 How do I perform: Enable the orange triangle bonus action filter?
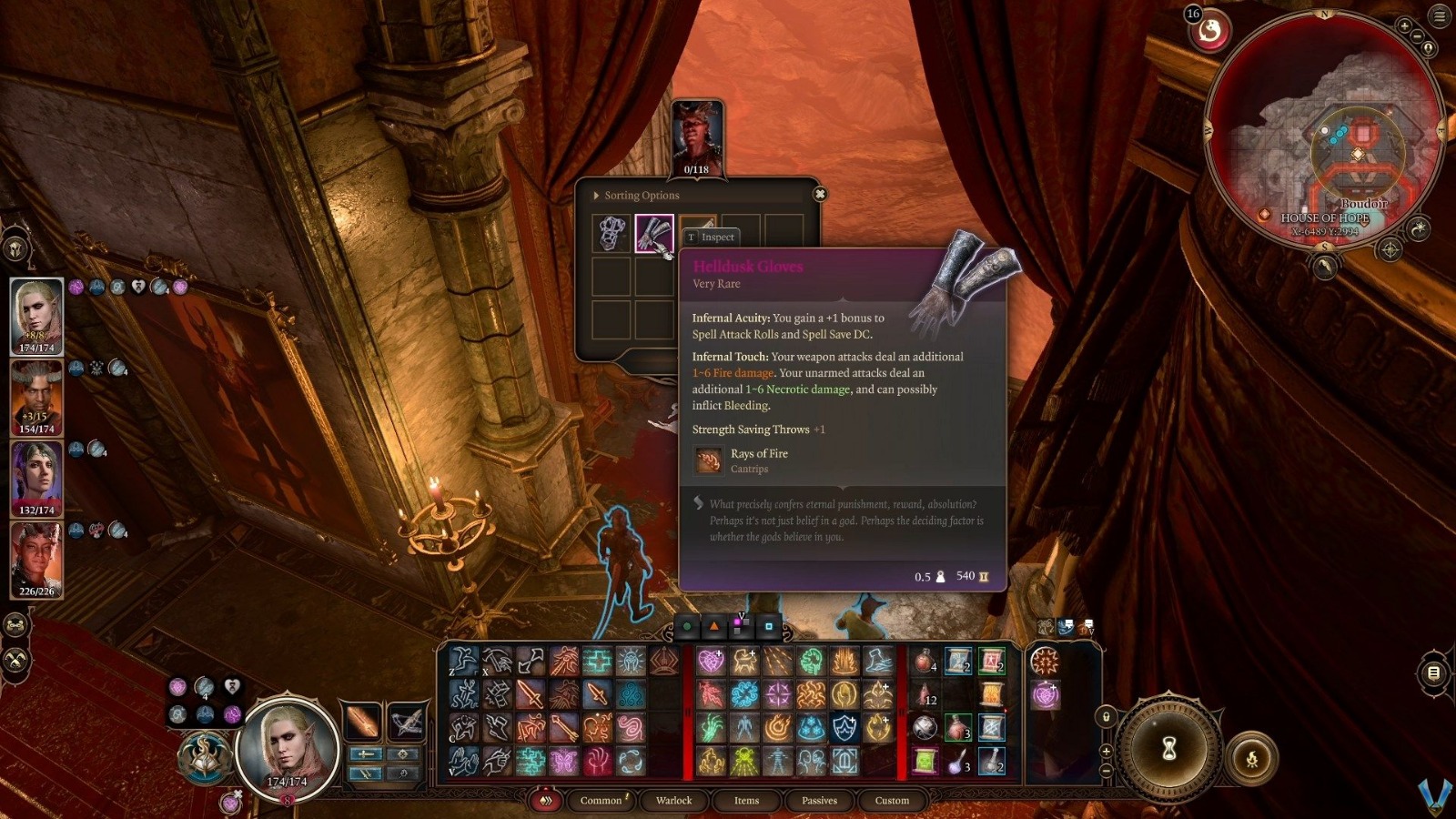click(x=713, y=627)
